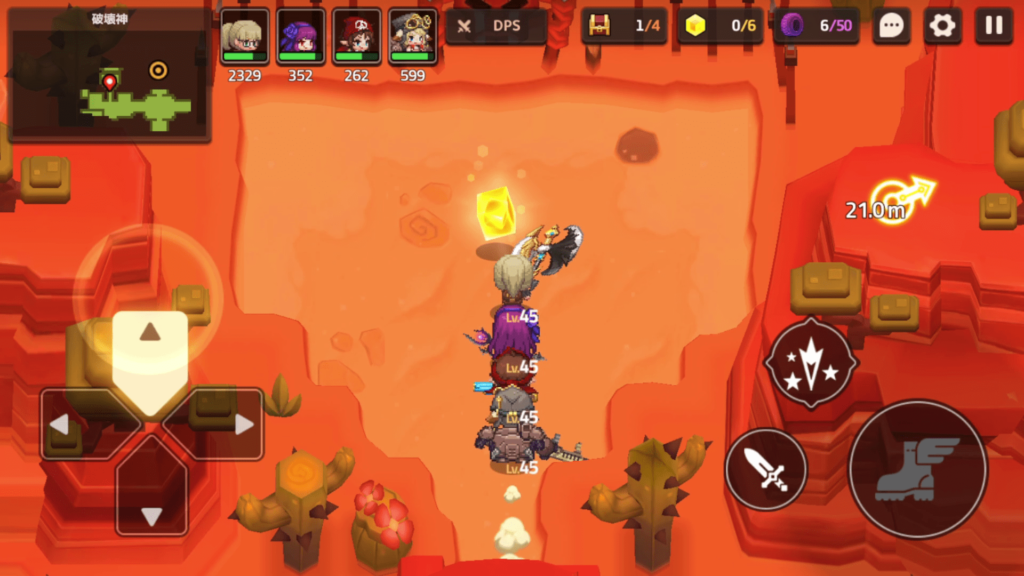
Task: Tap the D-pad up arrow
Action: coord(150,350)
